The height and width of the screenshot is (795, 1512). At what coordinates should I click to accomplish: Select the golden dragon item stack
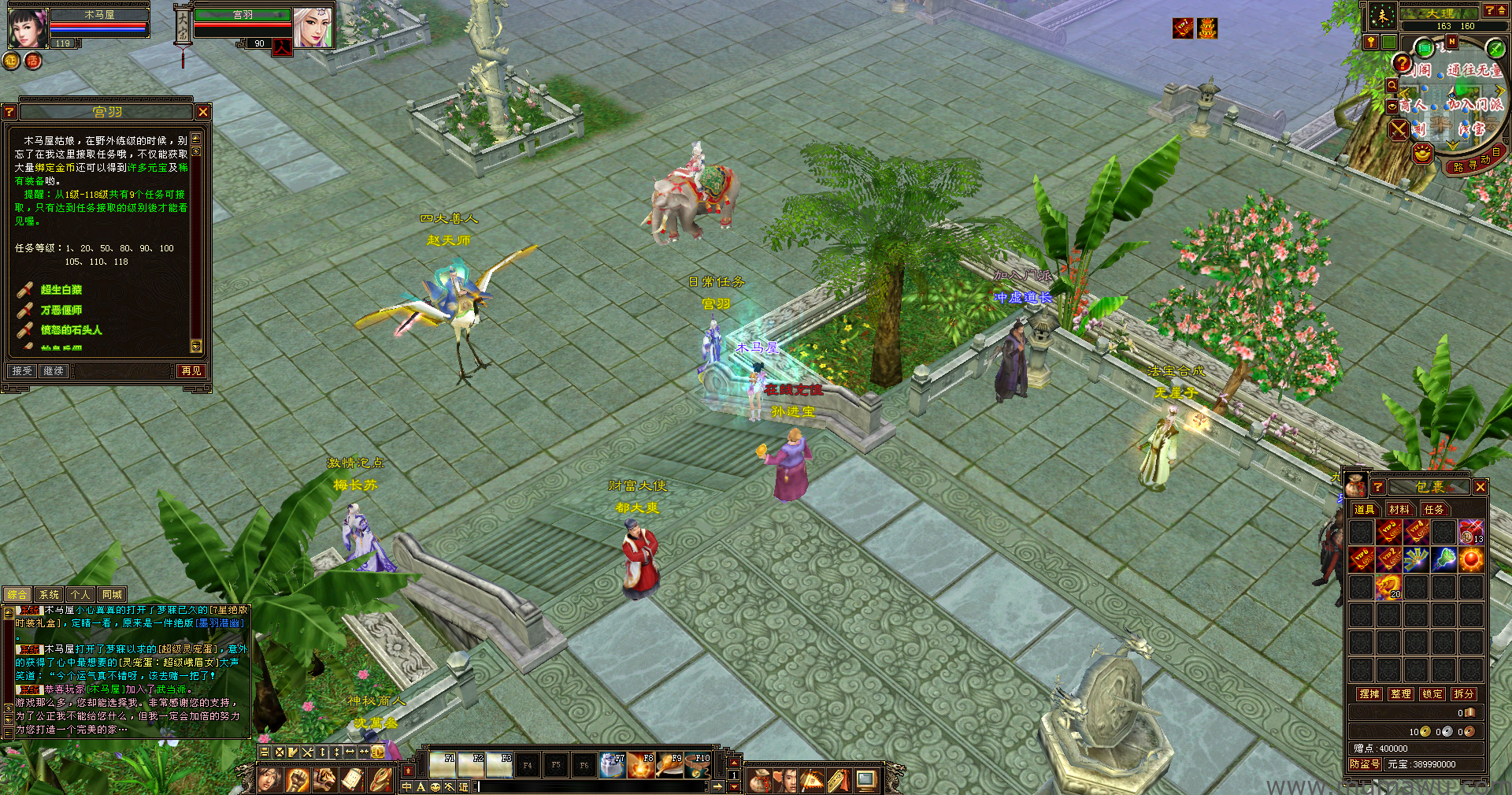pos(1389,587)
